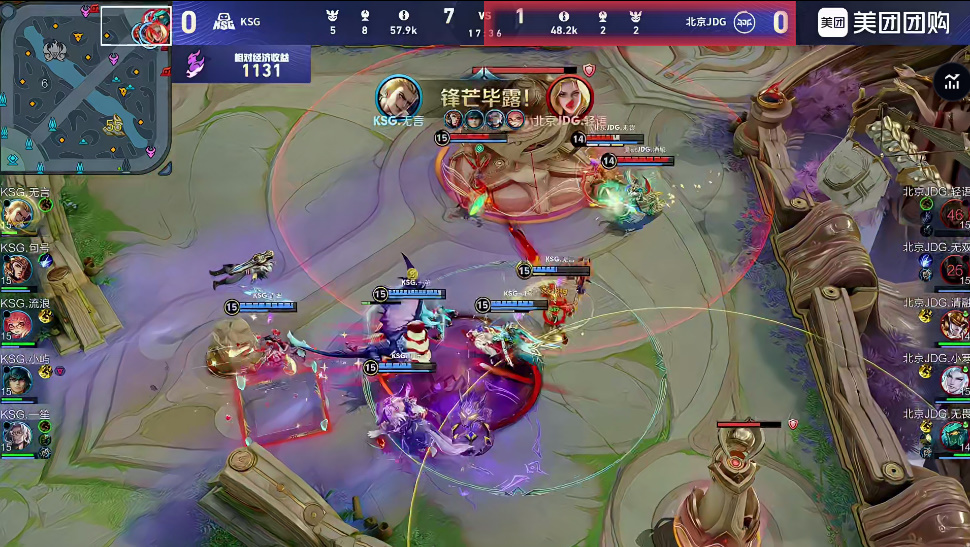The height and width of the screenshot is (547, 970).
Task: Select KSG.句号 player portrait
Action: tap(17, 268)
